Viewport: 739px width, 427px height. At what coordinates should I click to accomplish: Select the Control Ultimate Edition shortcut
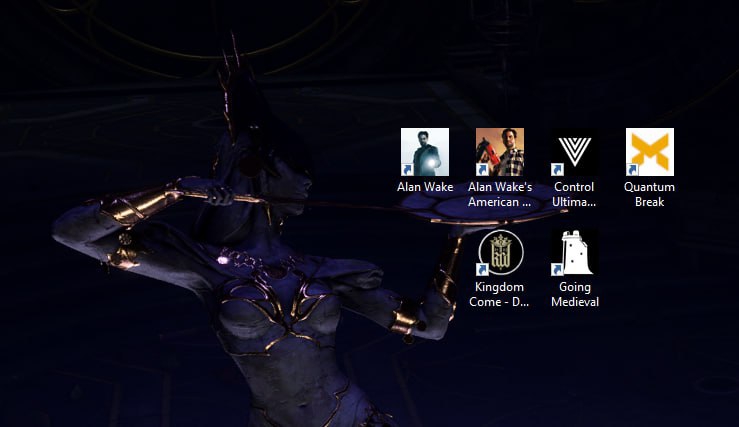pos(574,153)
